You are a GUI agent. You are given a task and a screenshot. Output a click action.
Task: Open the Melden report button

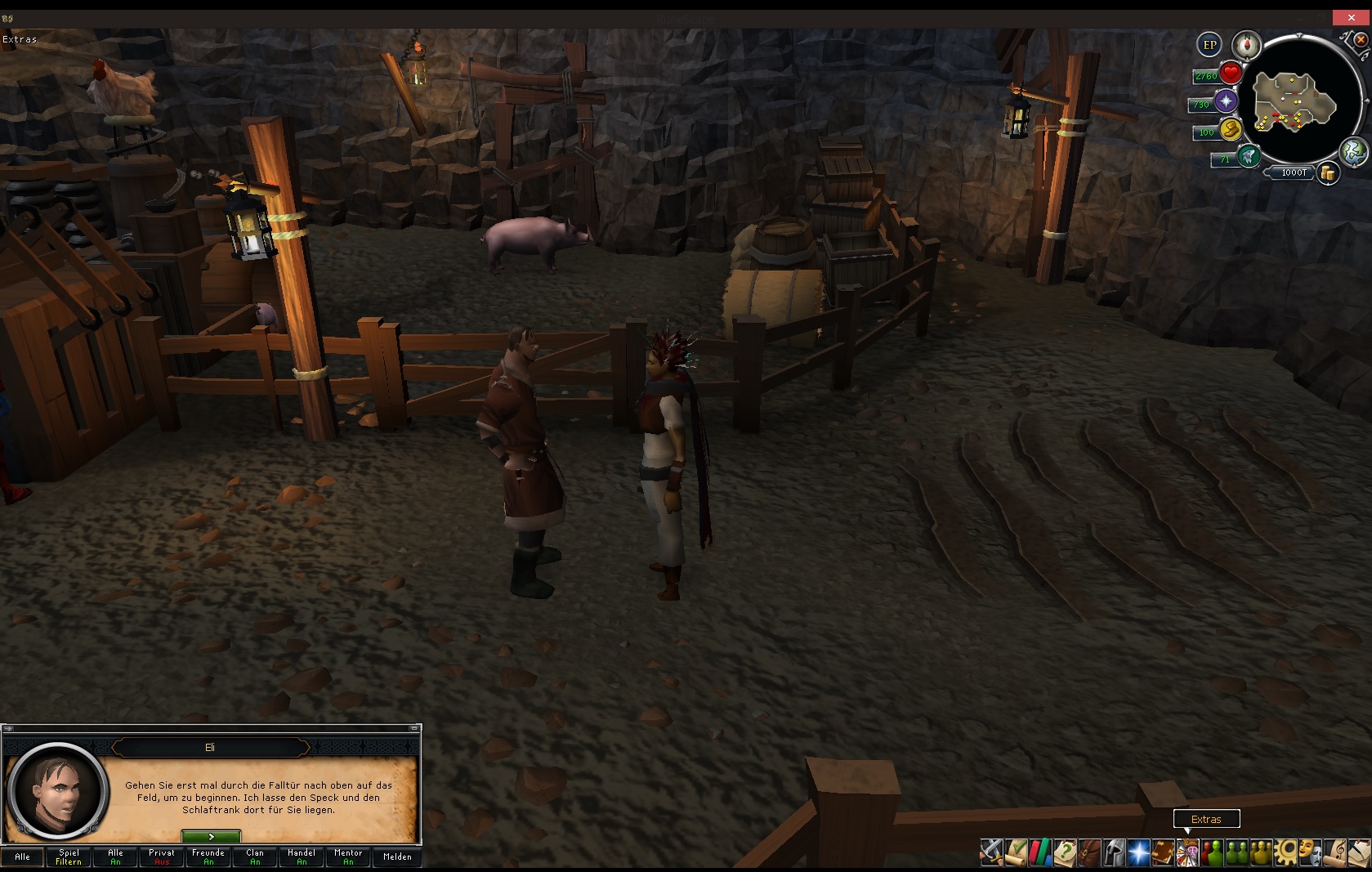[397, 856]
